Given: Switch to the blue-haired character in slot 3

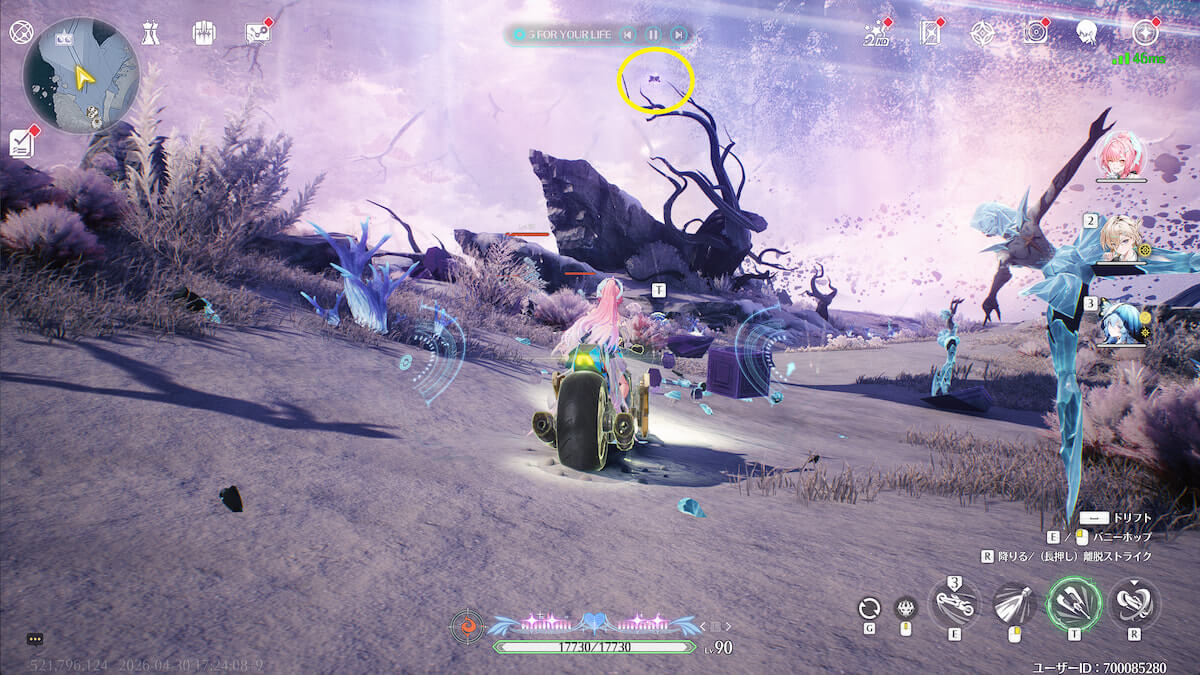Looking at the screenshot, I should click(1120, 321).
